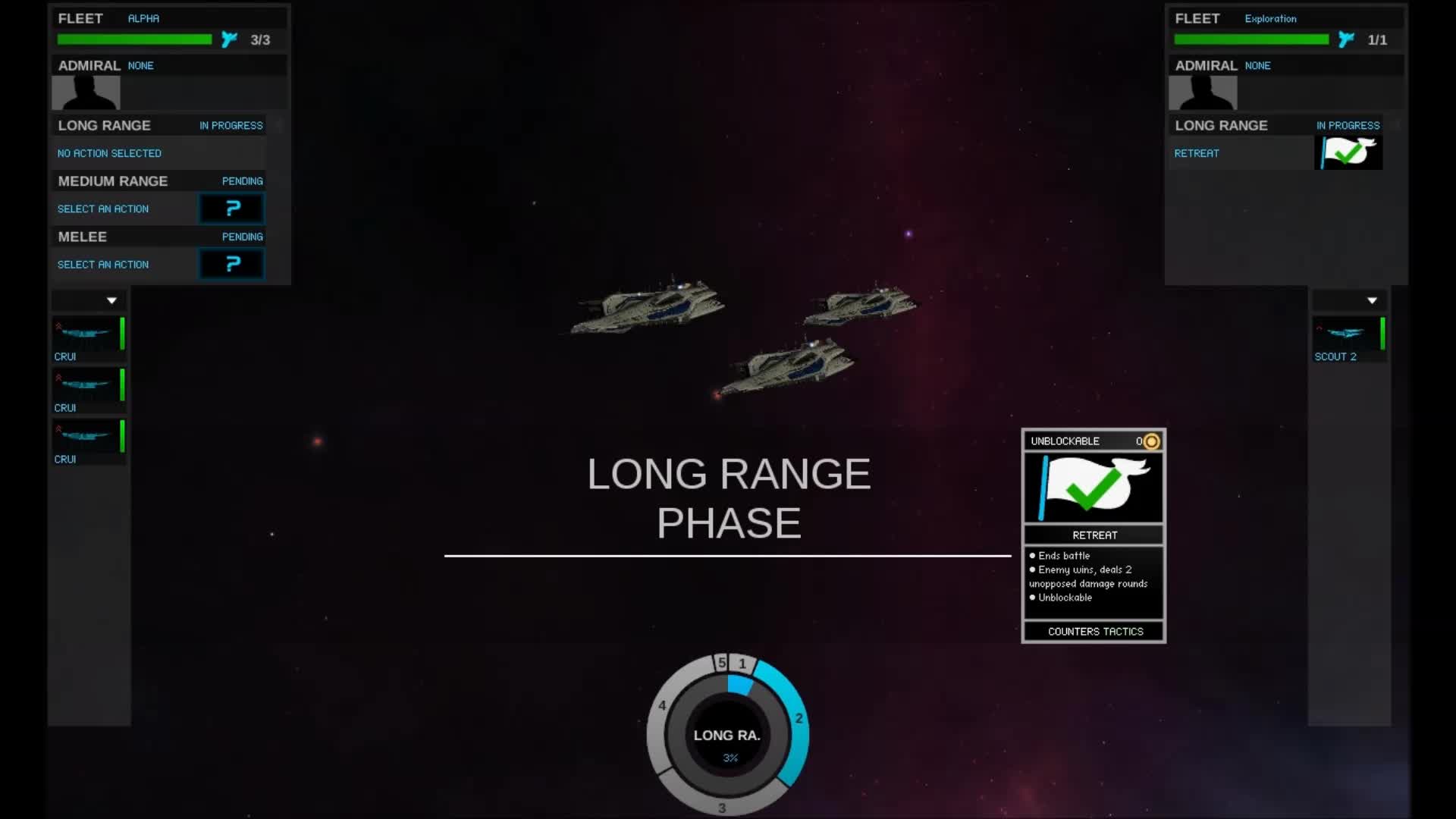Screen dimensions: 1456x819
Task: Open the Medium Range question mark action selector
Action: click(231, 209)
